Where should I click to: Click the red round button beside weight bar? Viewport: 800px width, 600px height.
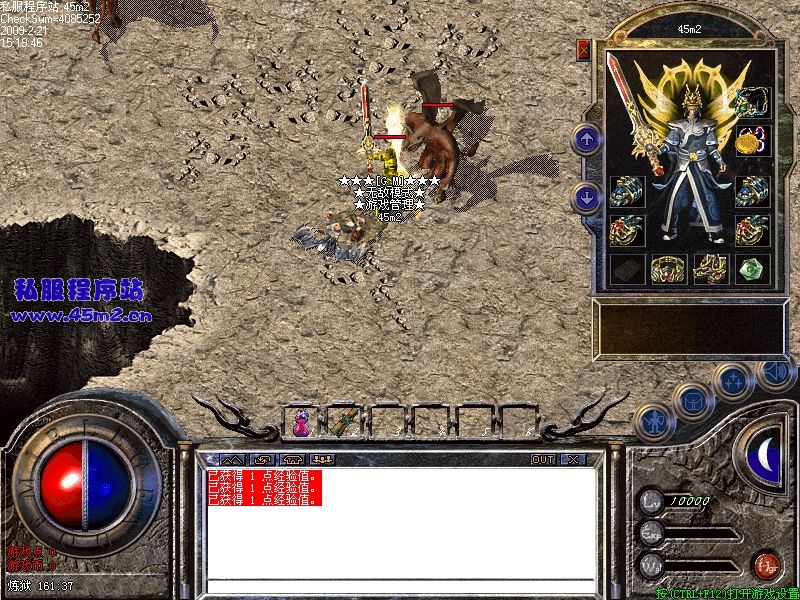(766, 564)
